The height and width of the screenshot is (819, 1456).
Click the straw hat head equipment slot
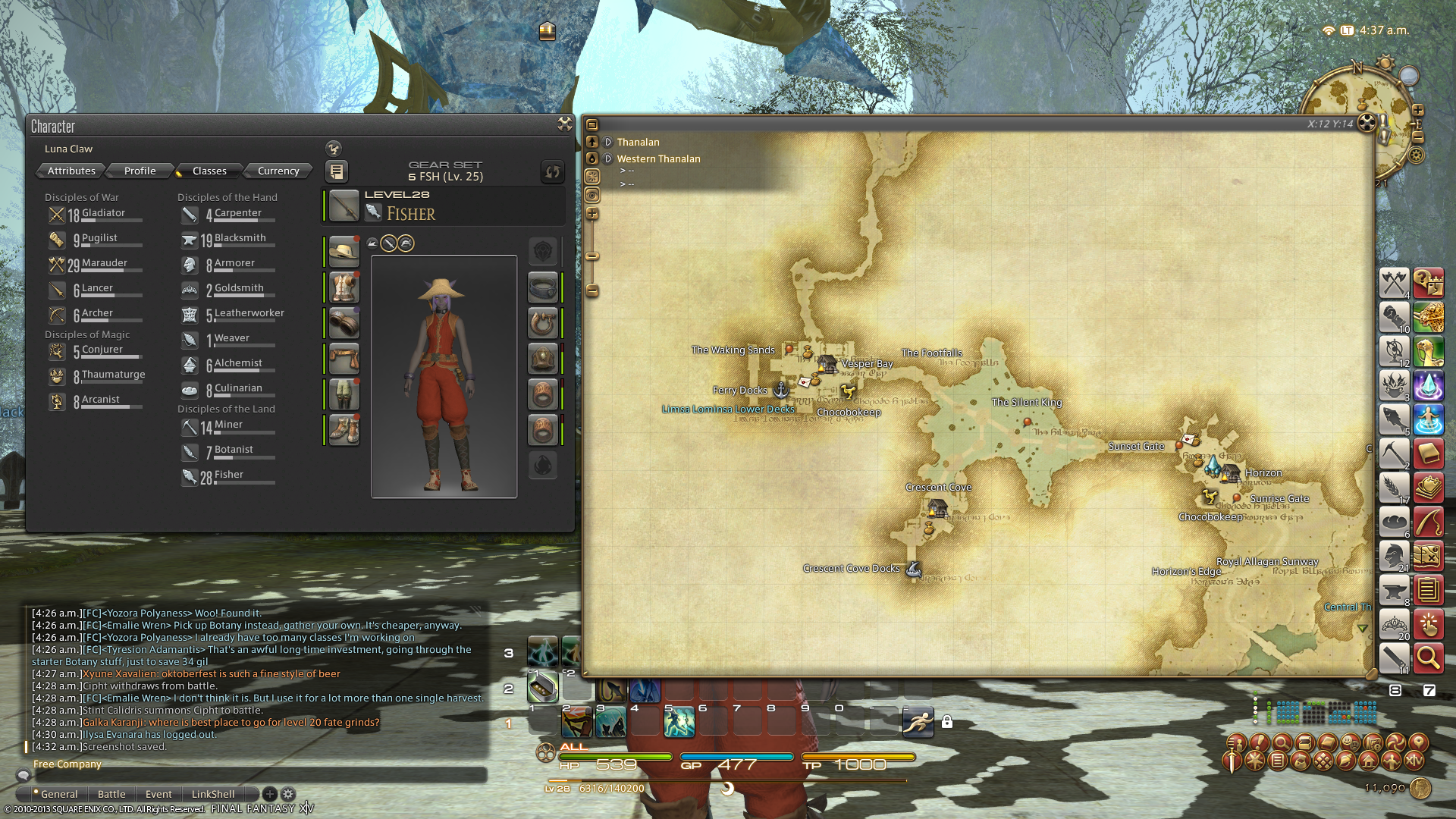point(344,251)
